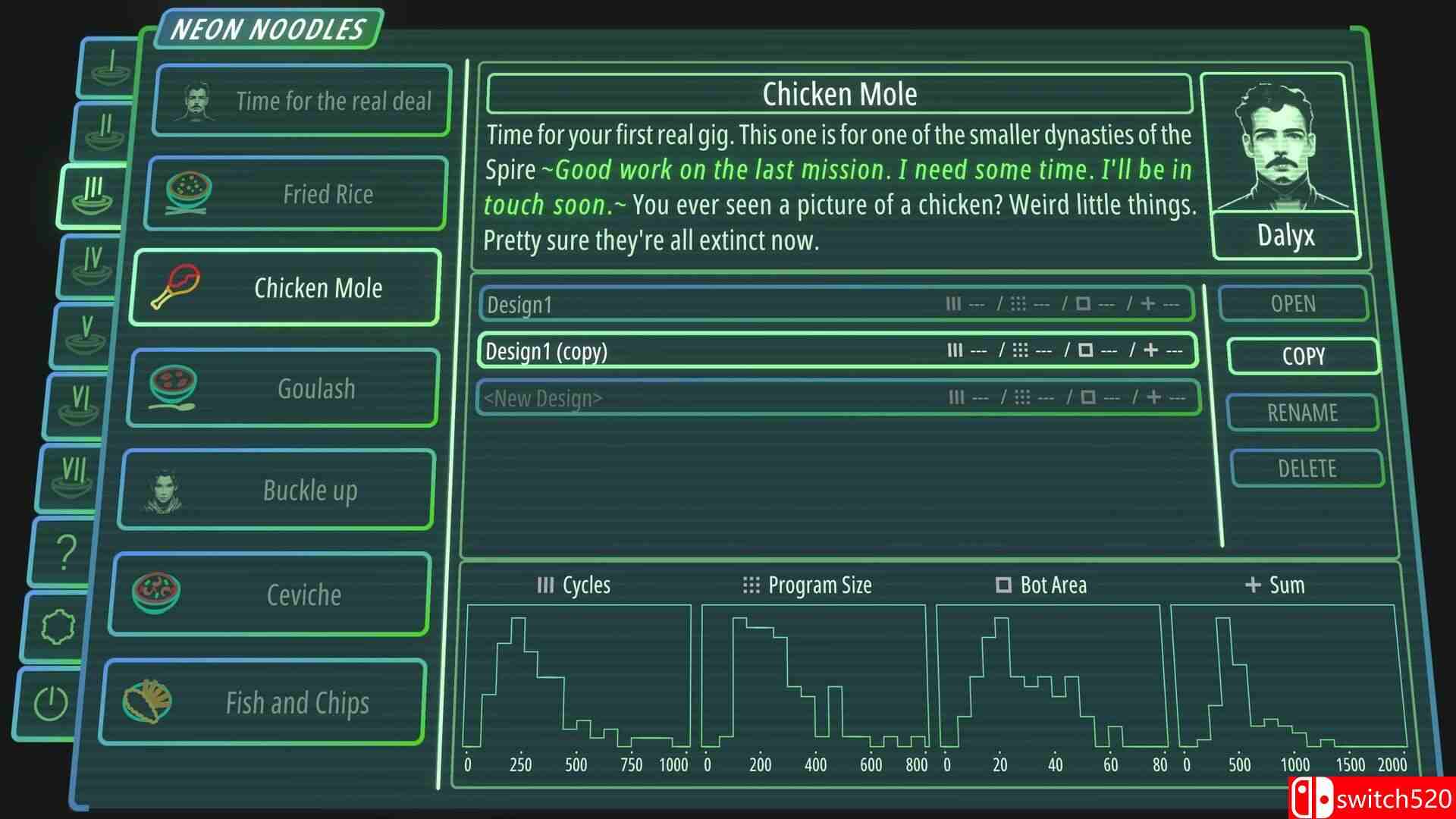Rename the Design1 (copy) entry
Screen dimensions: 1456x819
coord(1303,413)
